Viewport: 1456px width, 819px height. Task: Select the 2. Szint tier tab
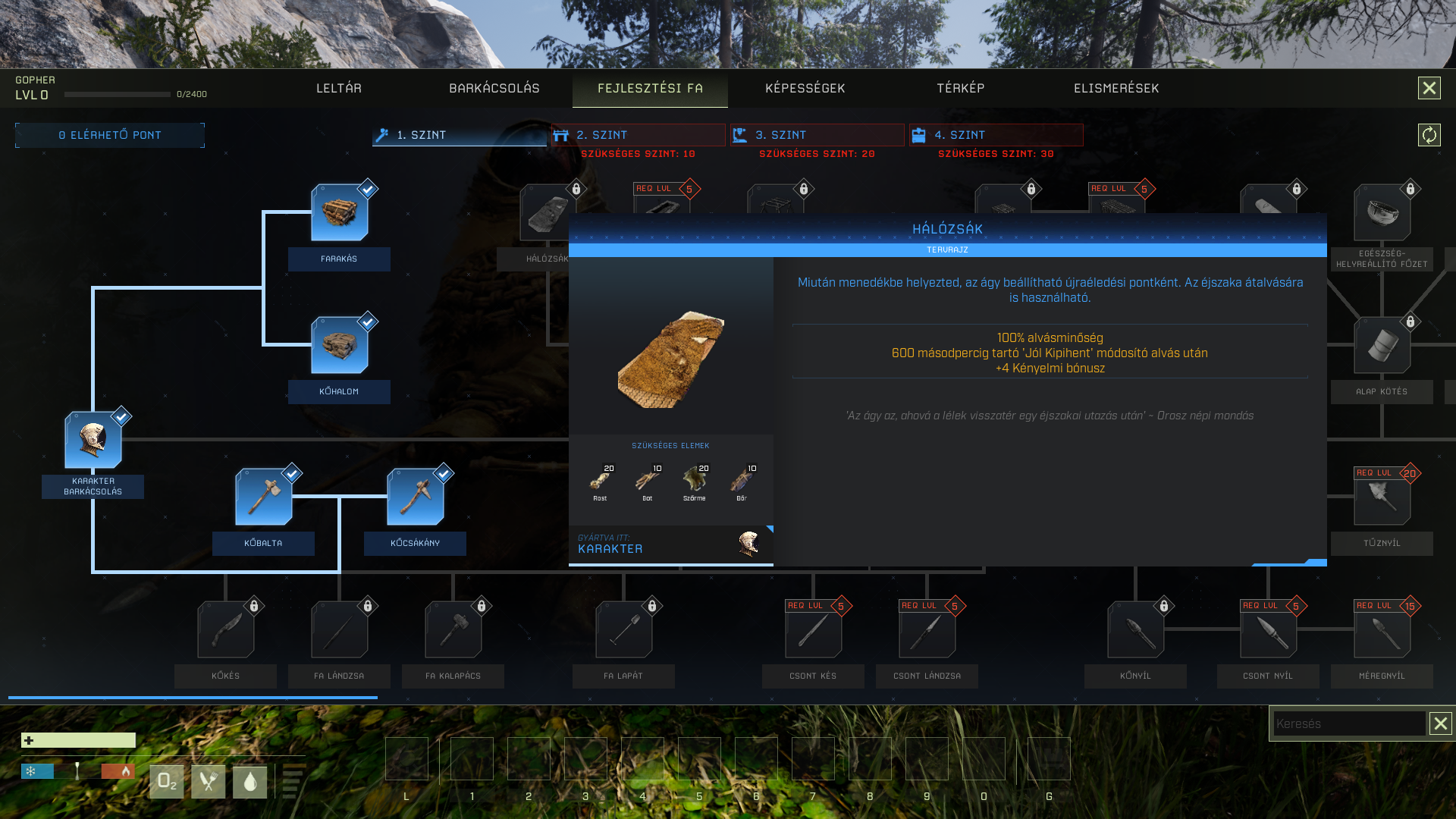tap(638, 135)
